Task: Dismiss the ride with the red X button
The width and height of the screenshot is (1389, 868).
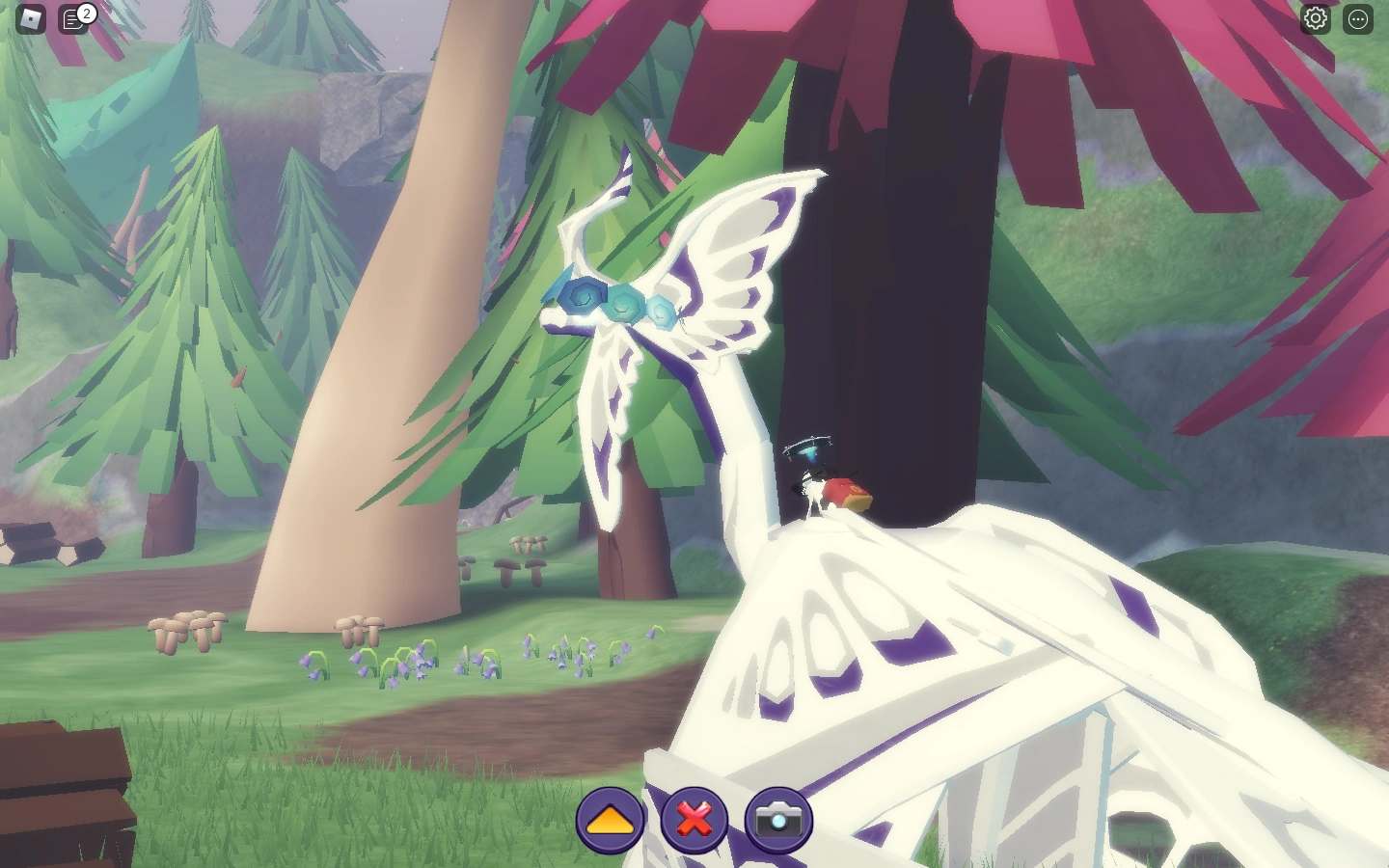Action: pos(693,820)
